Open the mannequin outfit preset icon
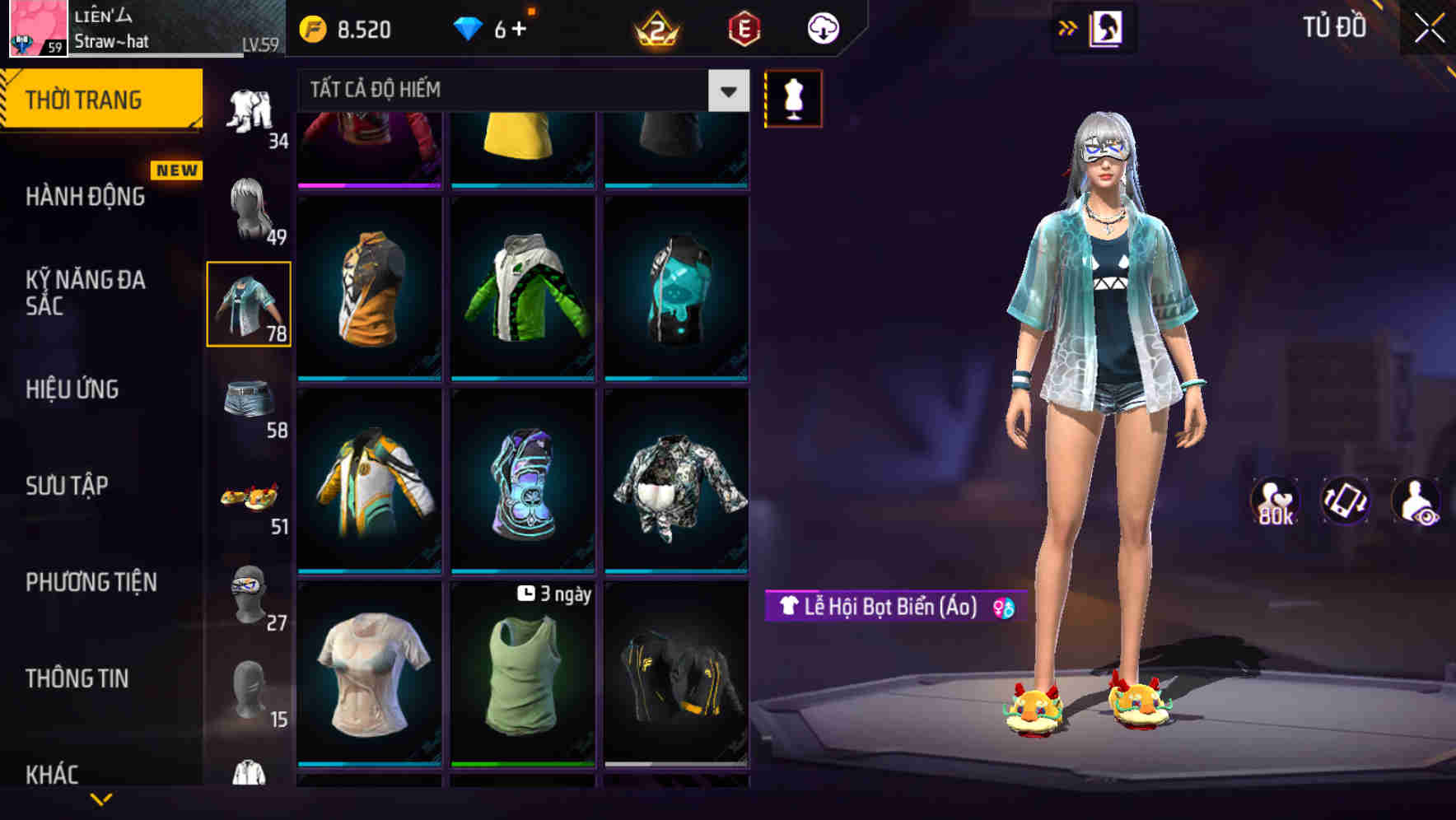 pos(793,98)
